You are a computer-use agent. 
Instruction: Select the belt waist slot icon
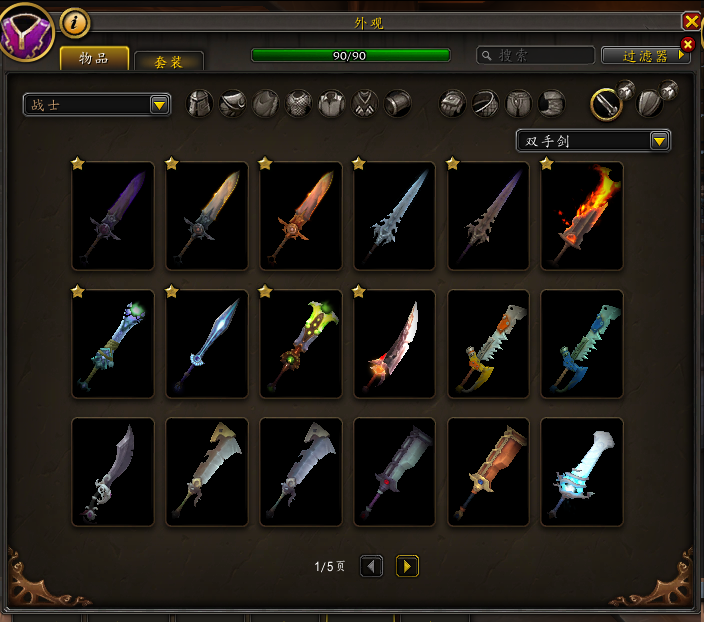coord(486,103)
